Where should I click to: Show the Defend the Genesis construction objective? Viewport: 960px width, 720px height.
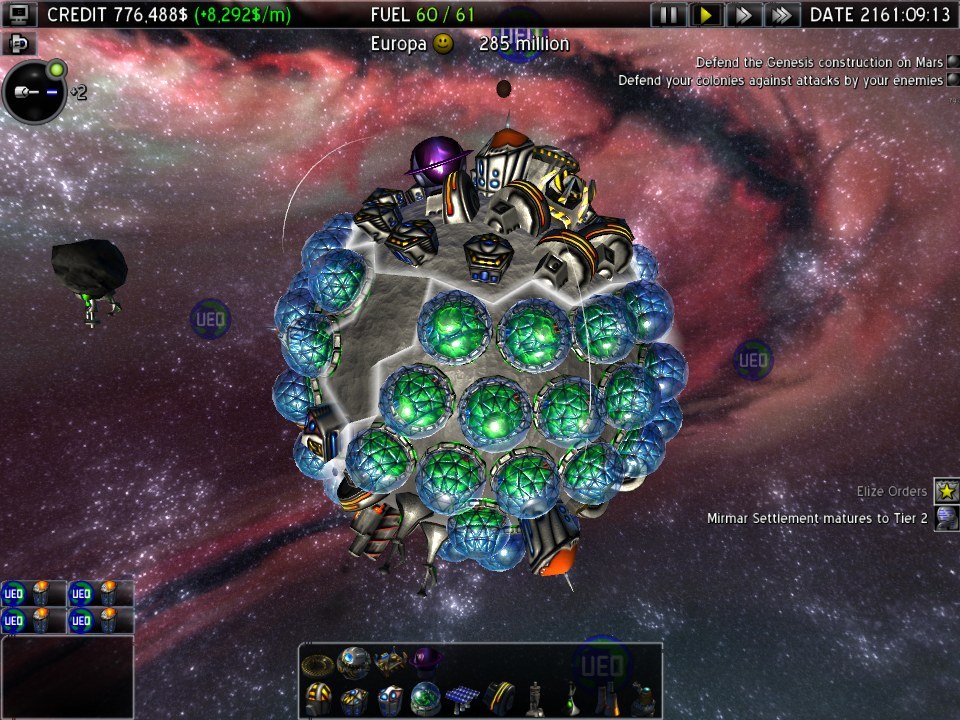(951, 63)
